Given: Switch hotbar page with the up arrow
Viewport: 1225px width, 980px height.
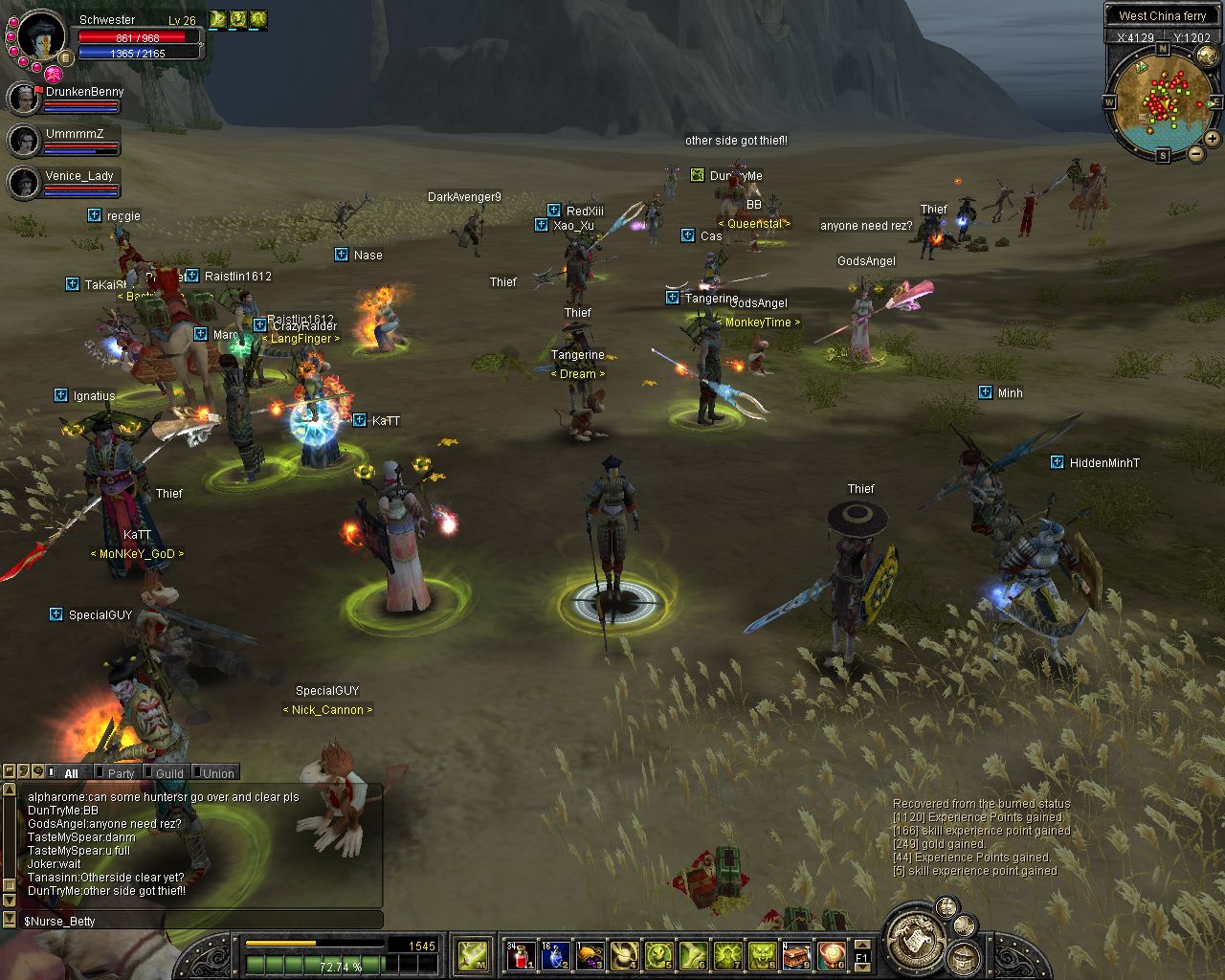Looking at the screenshot, I should 861,946.
